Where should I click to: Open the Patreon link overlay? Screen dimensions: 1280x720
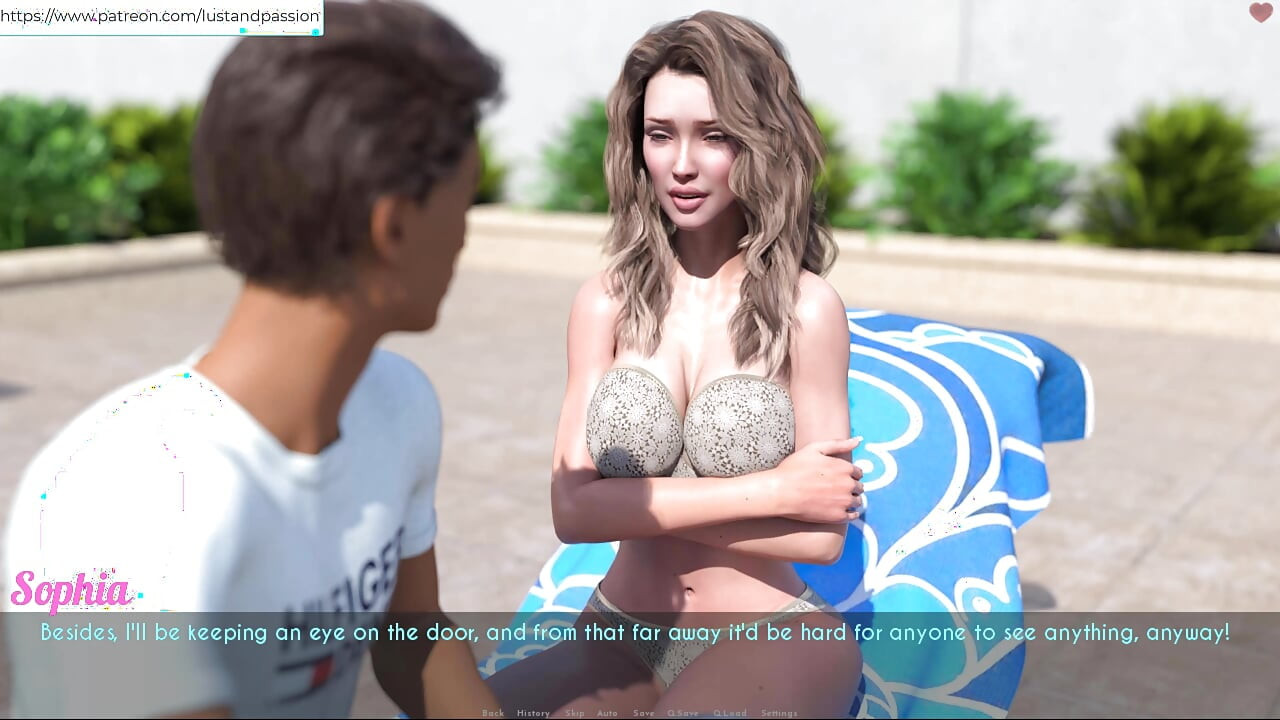161,16
